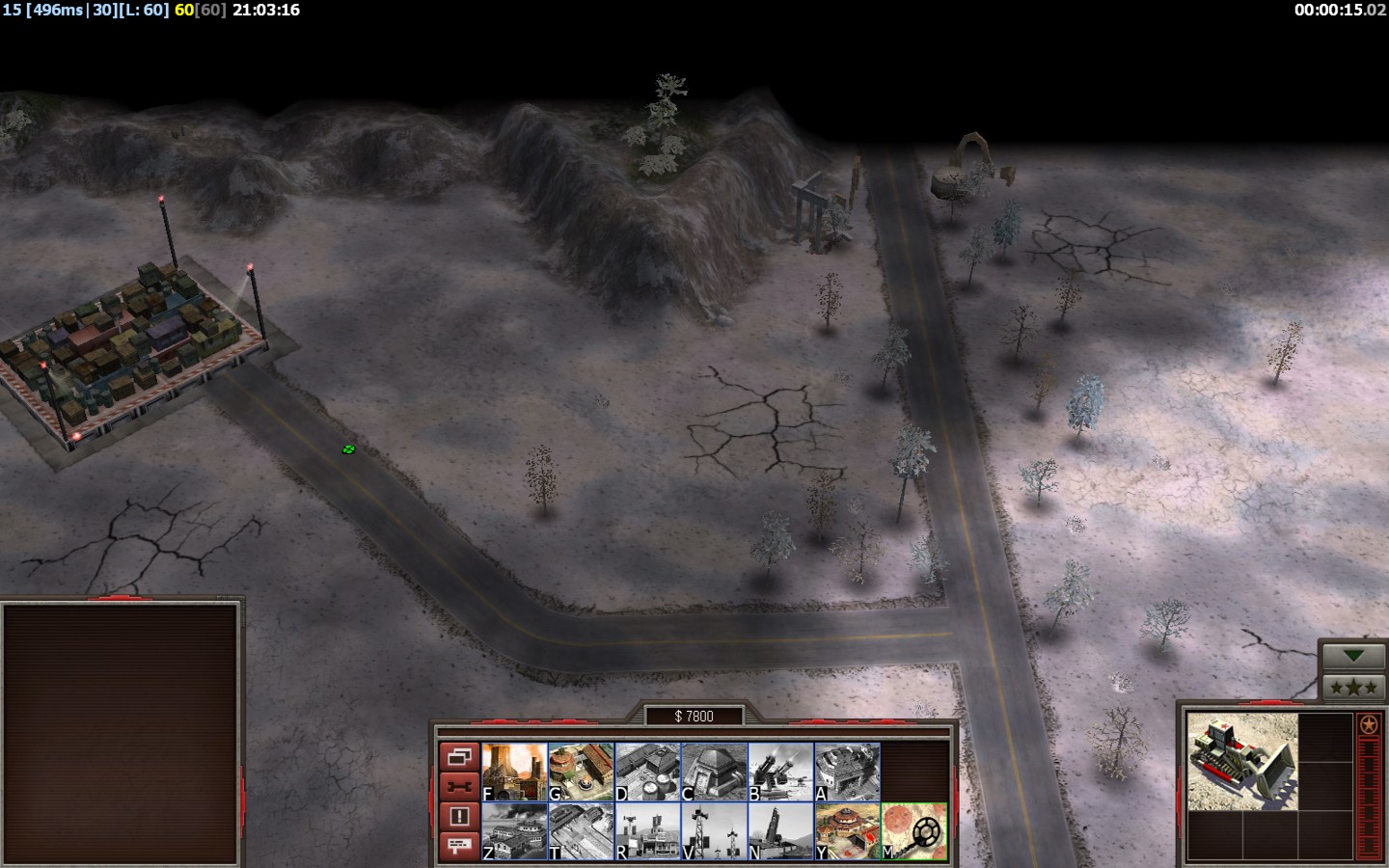Click the exclamation mark beacon button

coord(459,816)
